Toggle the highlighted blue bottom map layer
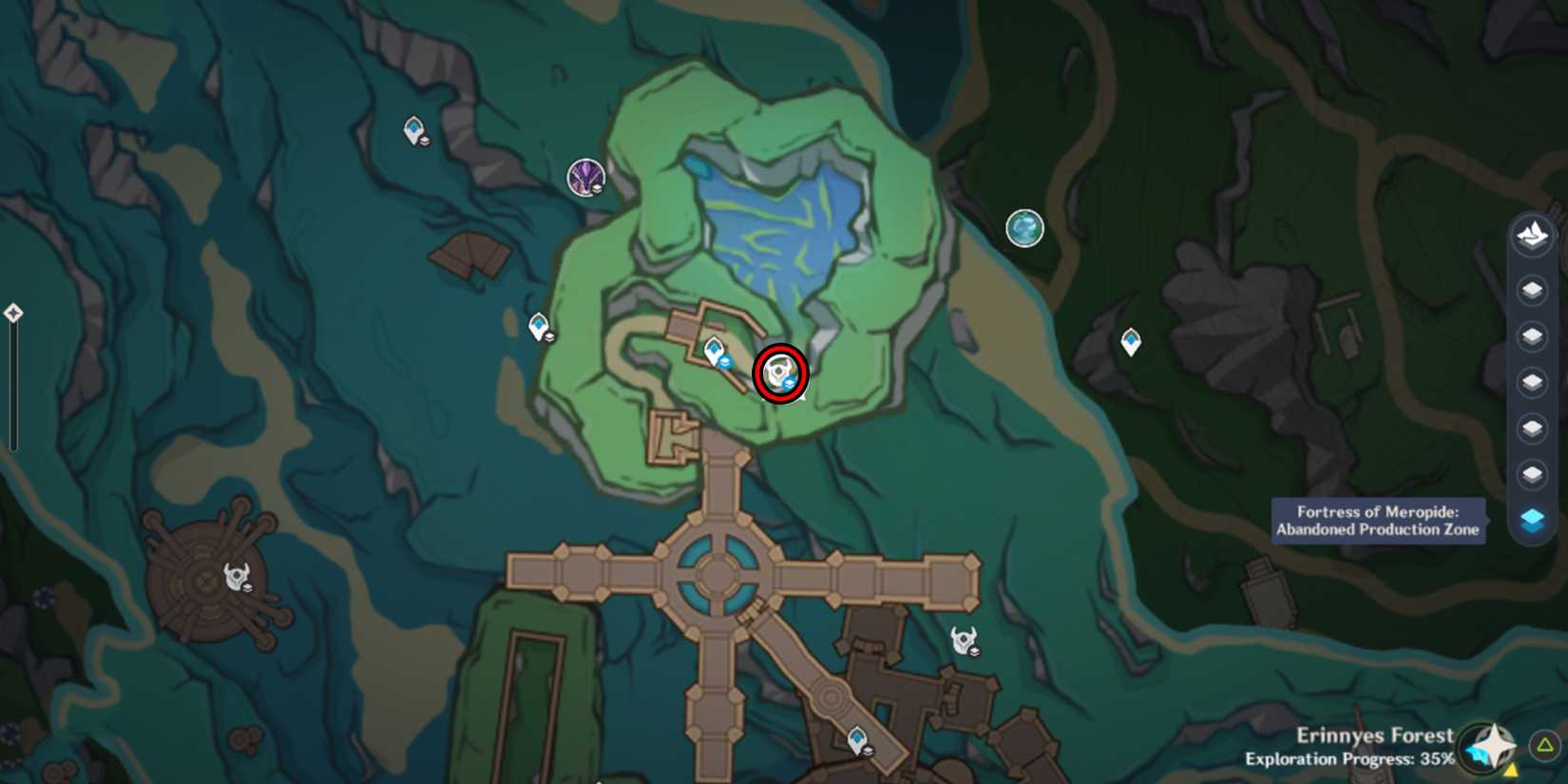This screenshot has height=784, width=1568. point(1530,516)
